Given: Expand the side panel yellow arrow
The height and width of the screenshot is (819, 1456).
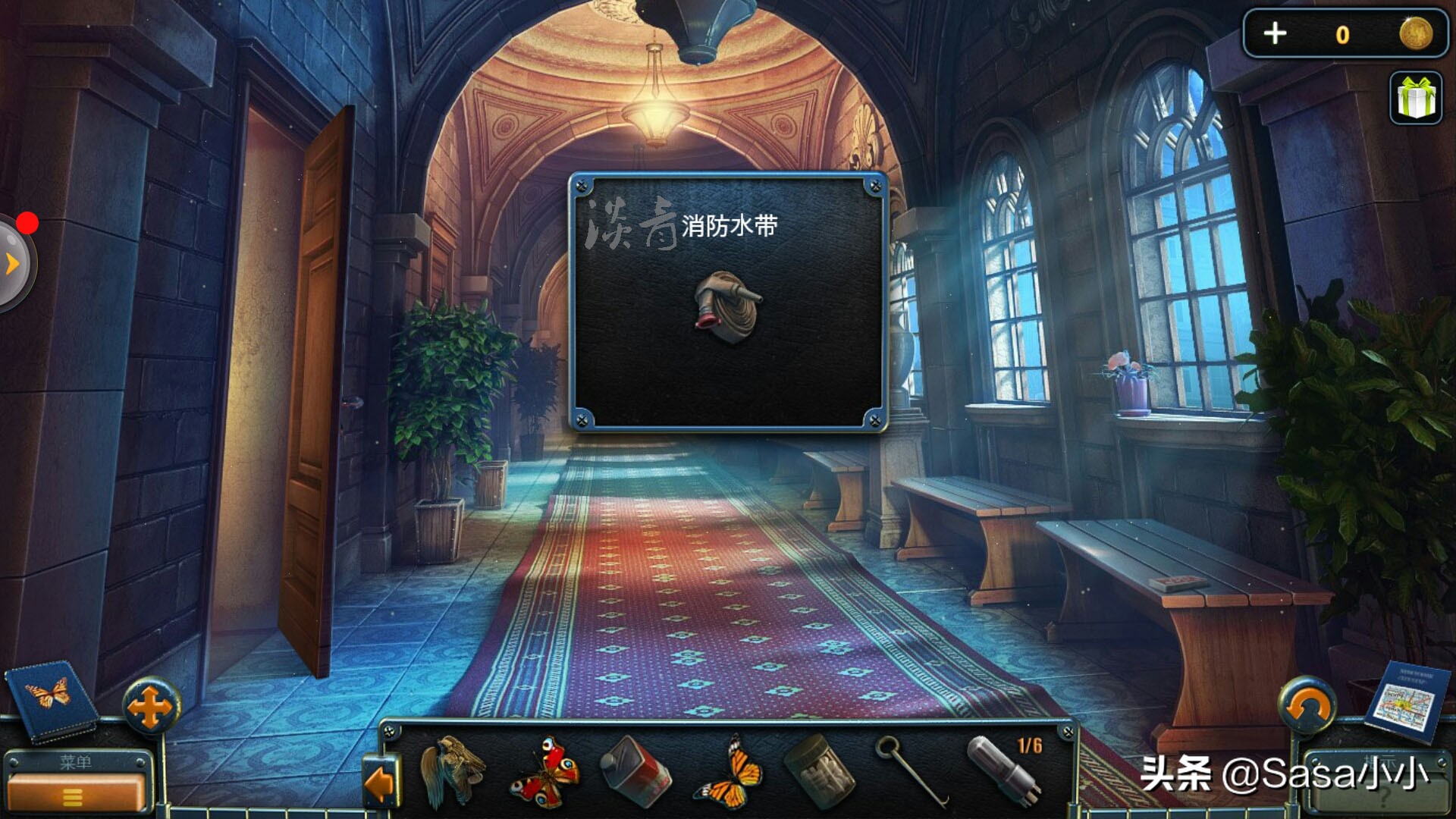Looking at the screenshot, I should click(12, 264).
